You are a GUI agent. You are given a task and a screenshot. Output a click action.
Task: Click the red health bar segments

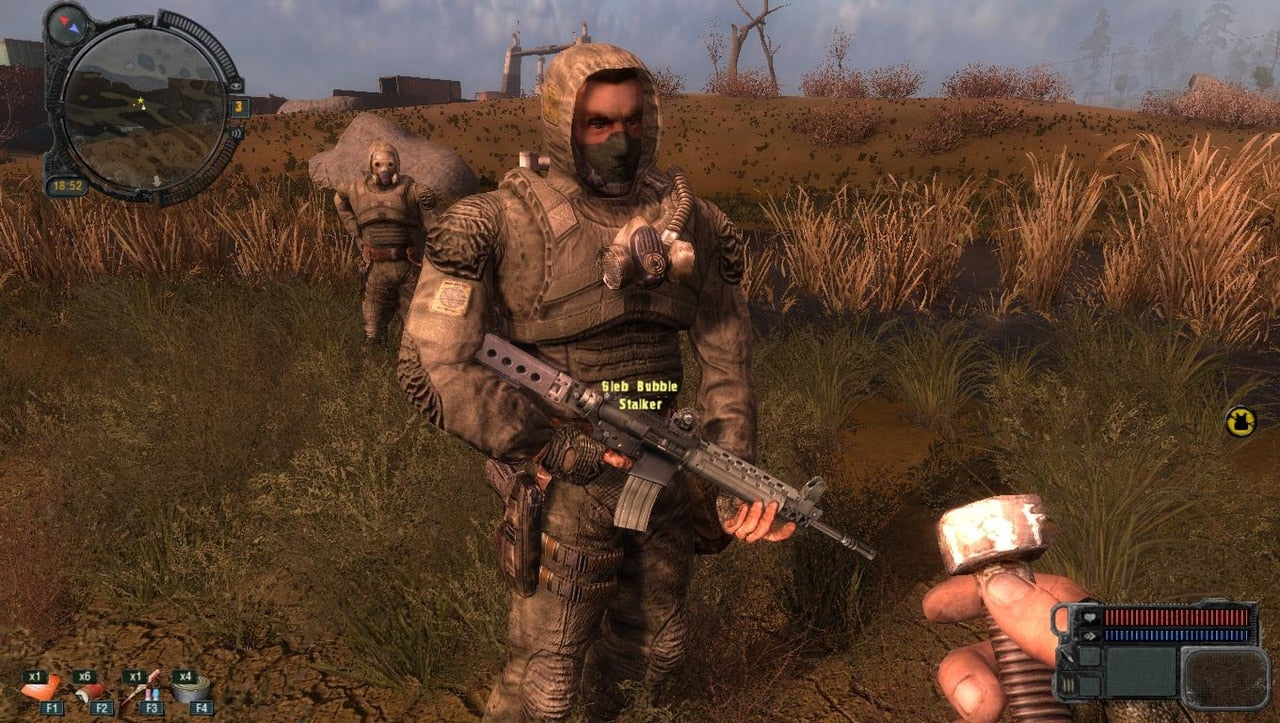pyautogui.click(x=1177, y=617)
